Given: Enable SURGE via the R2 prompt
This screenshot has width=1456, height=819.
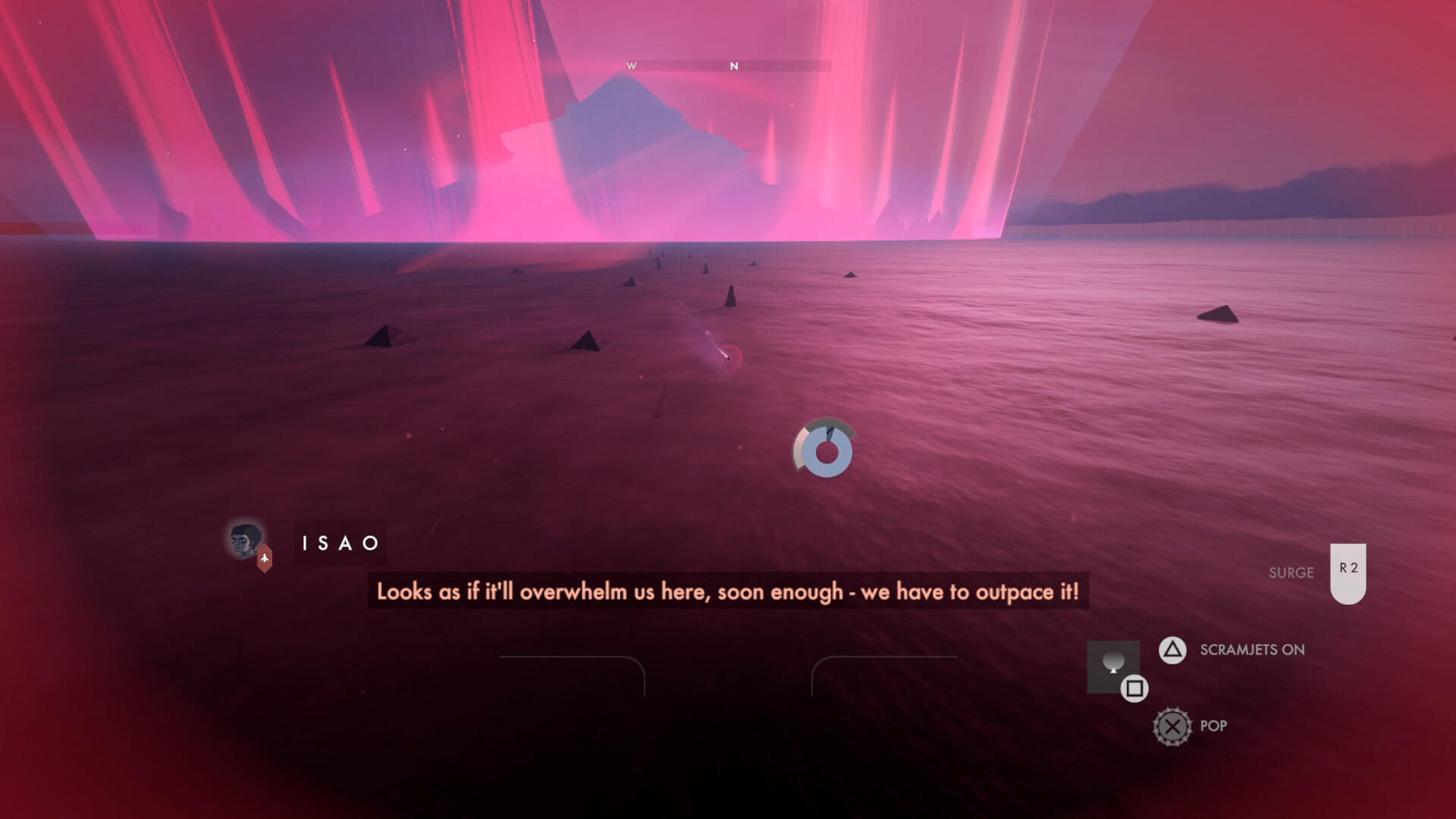Looking at the screenshot, I should point(1290,573).
